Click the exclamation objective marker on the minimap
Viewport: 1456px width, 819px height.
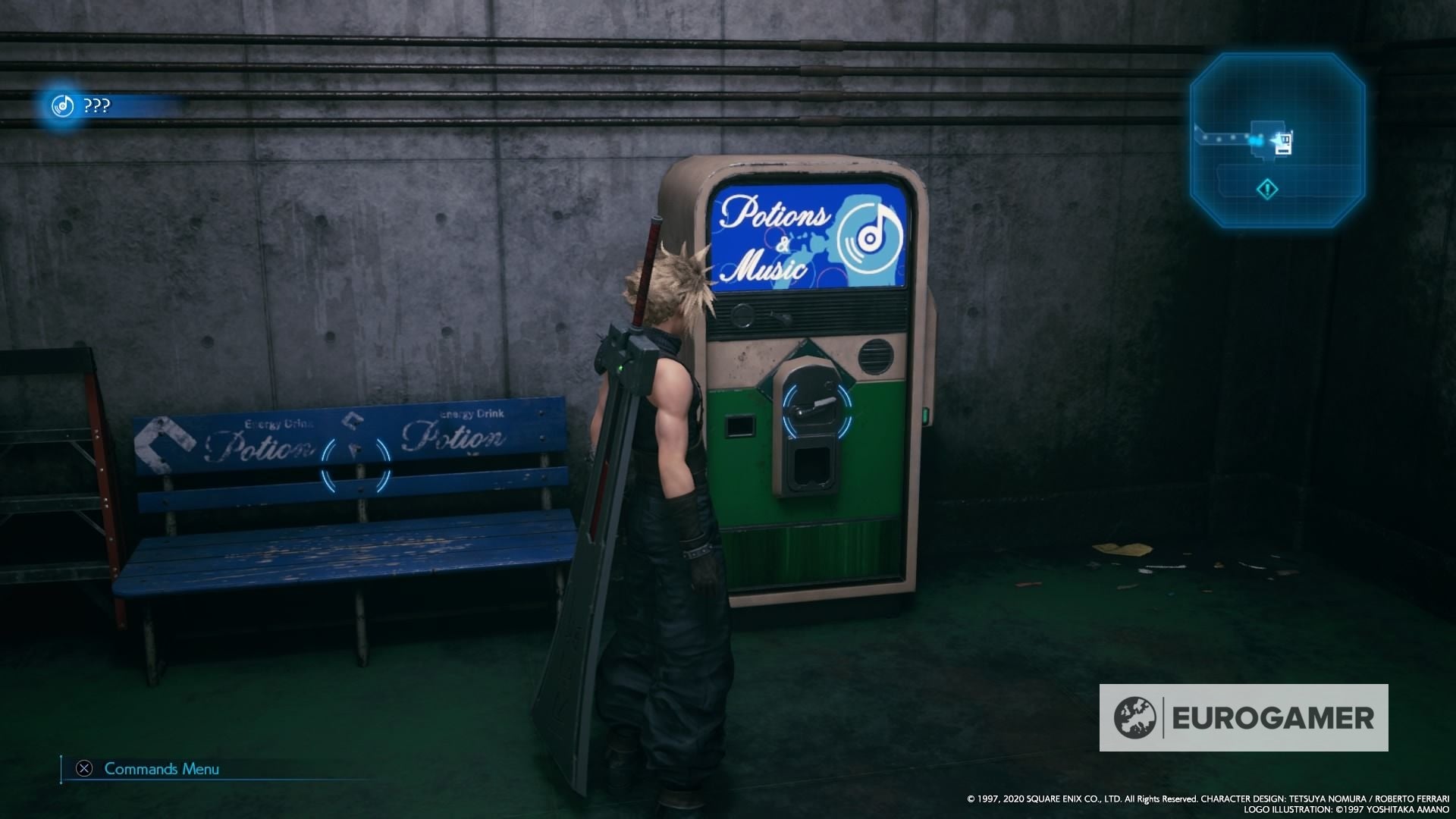pos(1267,190)
